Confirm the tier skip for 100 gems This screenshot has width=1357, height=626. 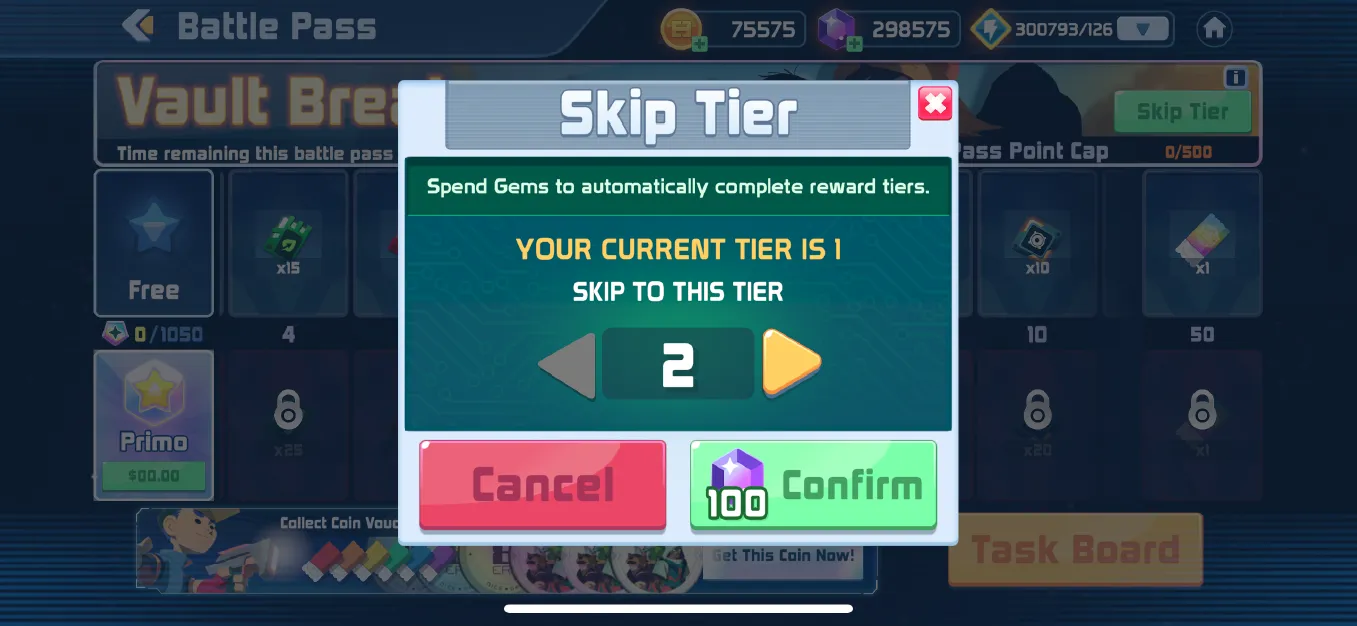tap(813, 485)
